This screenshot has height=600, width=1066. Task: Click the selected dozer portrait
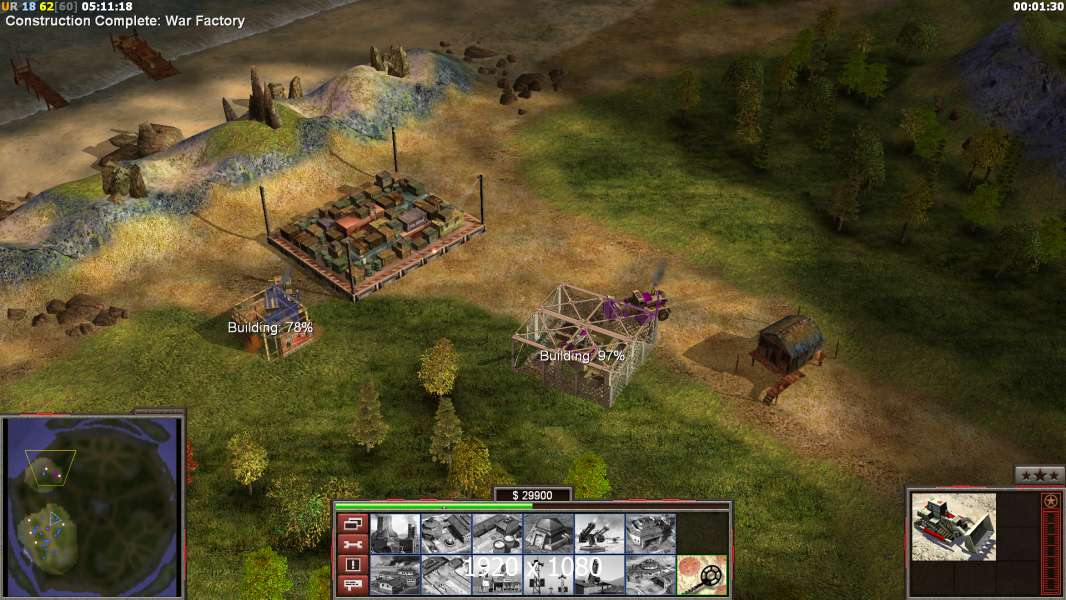coord(953,526)
